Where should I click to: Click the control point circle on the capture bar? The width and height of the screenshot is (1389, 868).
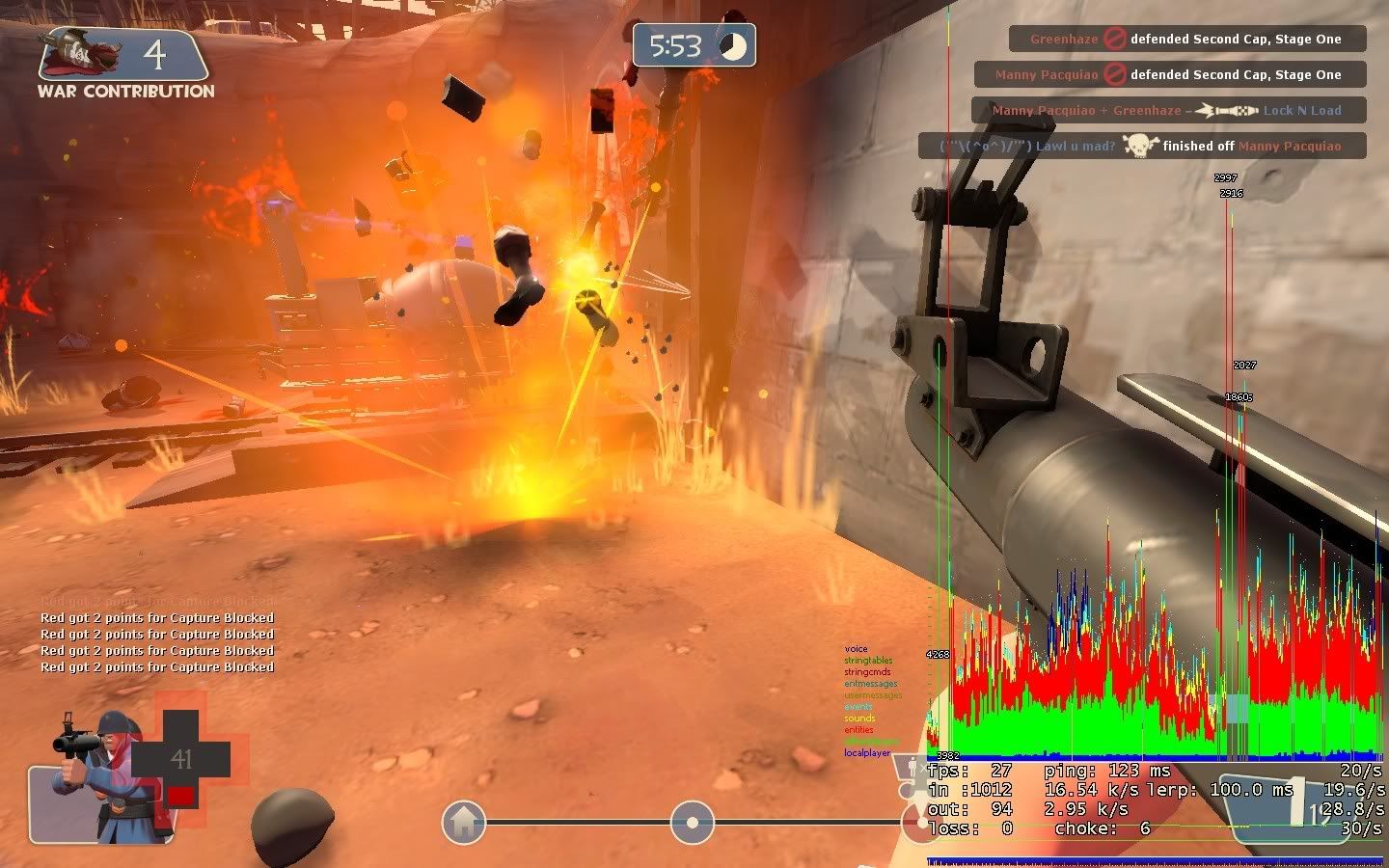[691, 823]
